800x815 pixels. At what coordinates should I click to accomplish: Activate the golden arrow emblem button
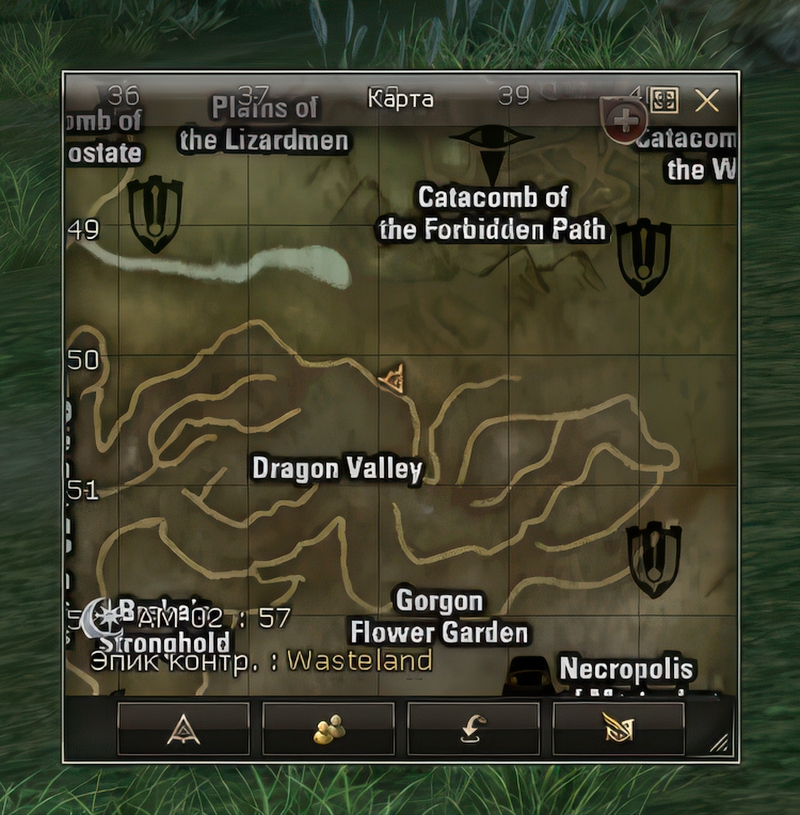click(x=618, y=729)
